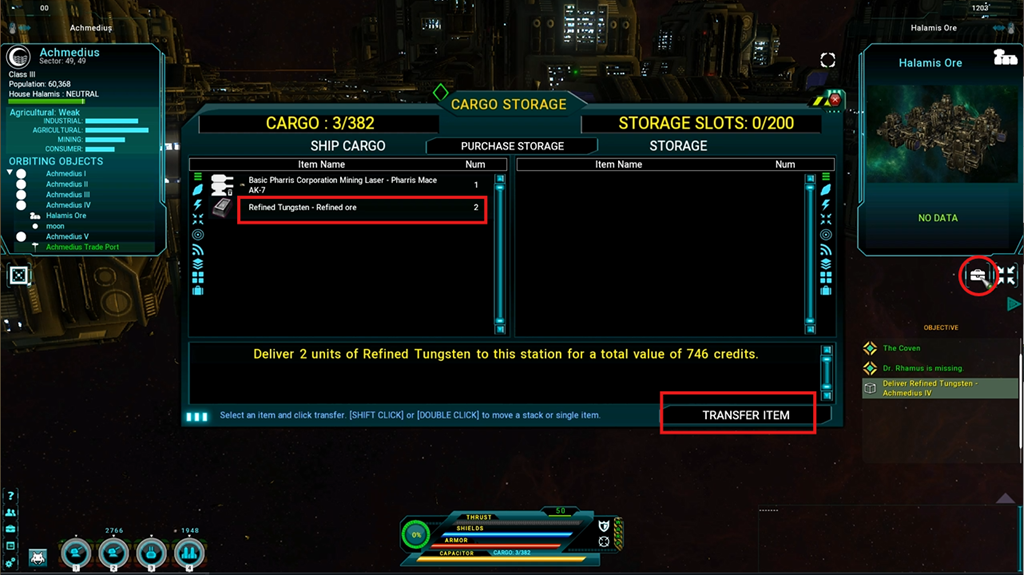
Task: Choose Achmedius IV from orbiting objects
Action: click(68, 205)
